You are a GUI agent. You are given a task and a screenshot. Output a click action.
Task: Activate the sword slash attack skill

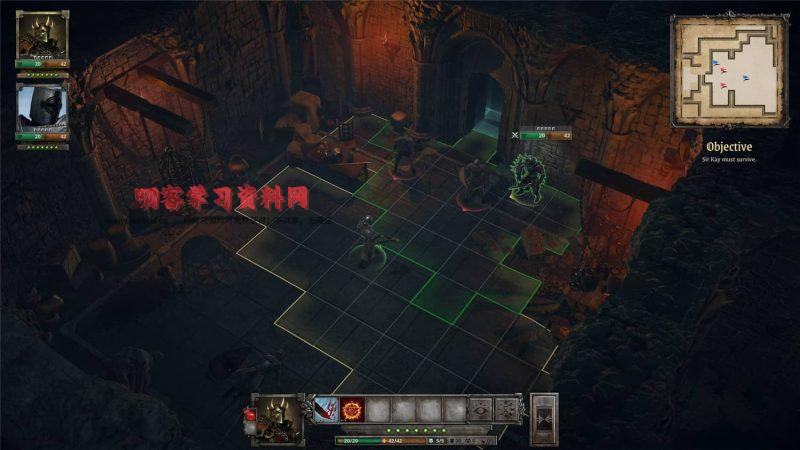(x=327, y=409)
